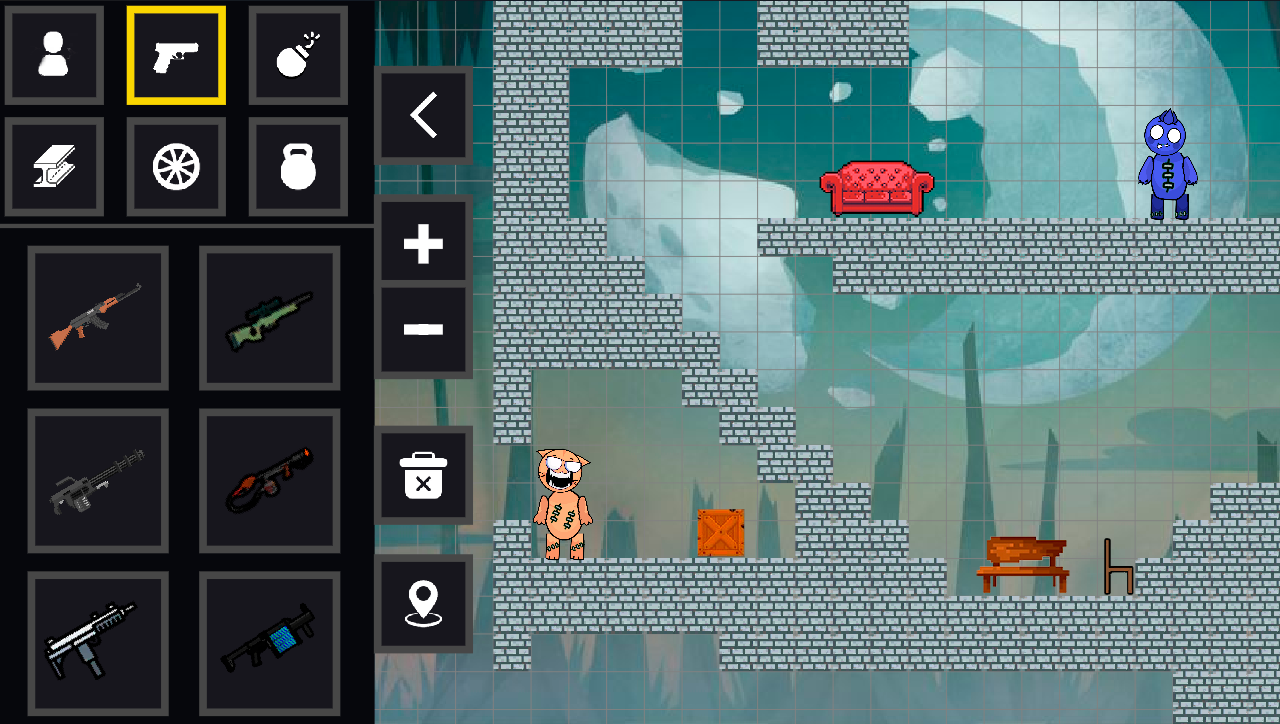Viewport: 1280px width, 724px height.
Task: Click the wooden crate in the scene
Action: tap(722, 534)
